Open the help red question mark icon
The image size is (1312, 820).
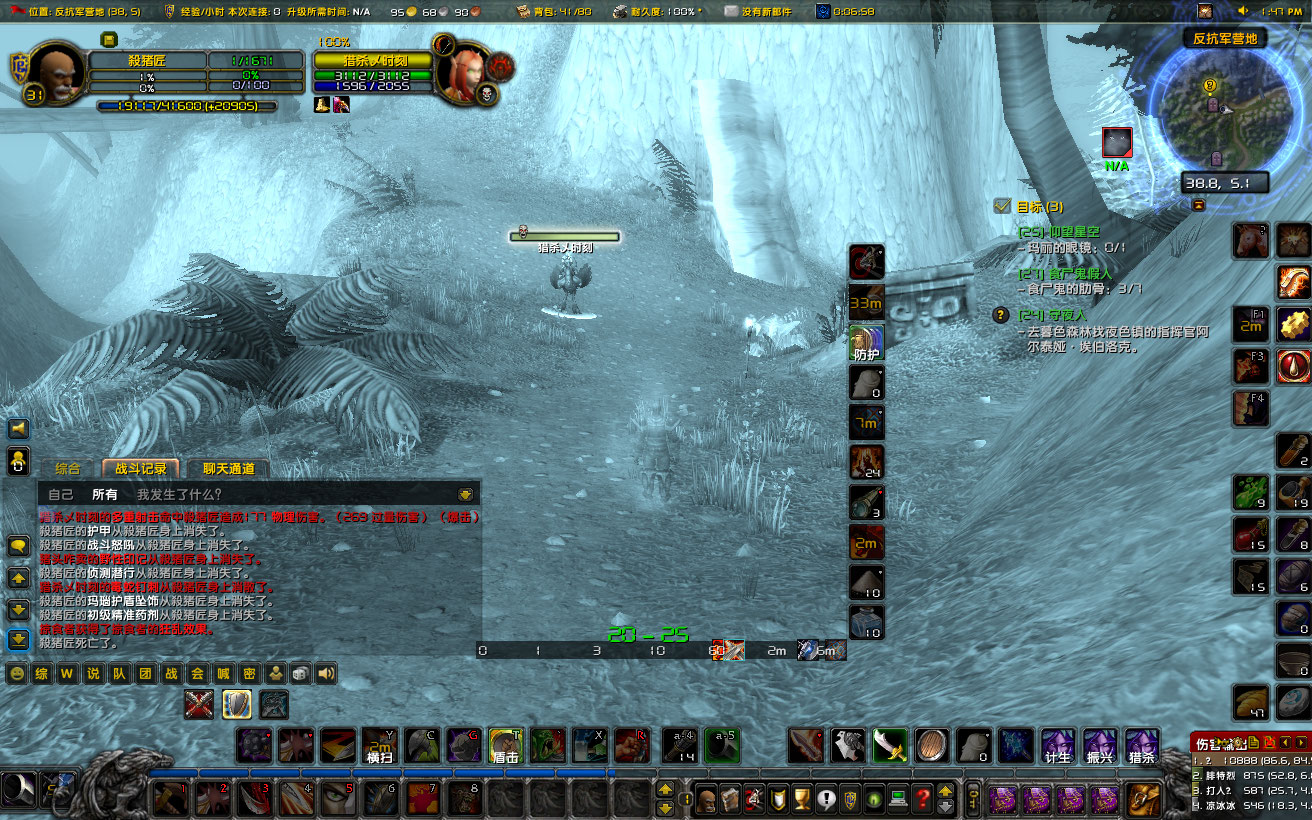[x=924, y=798]
